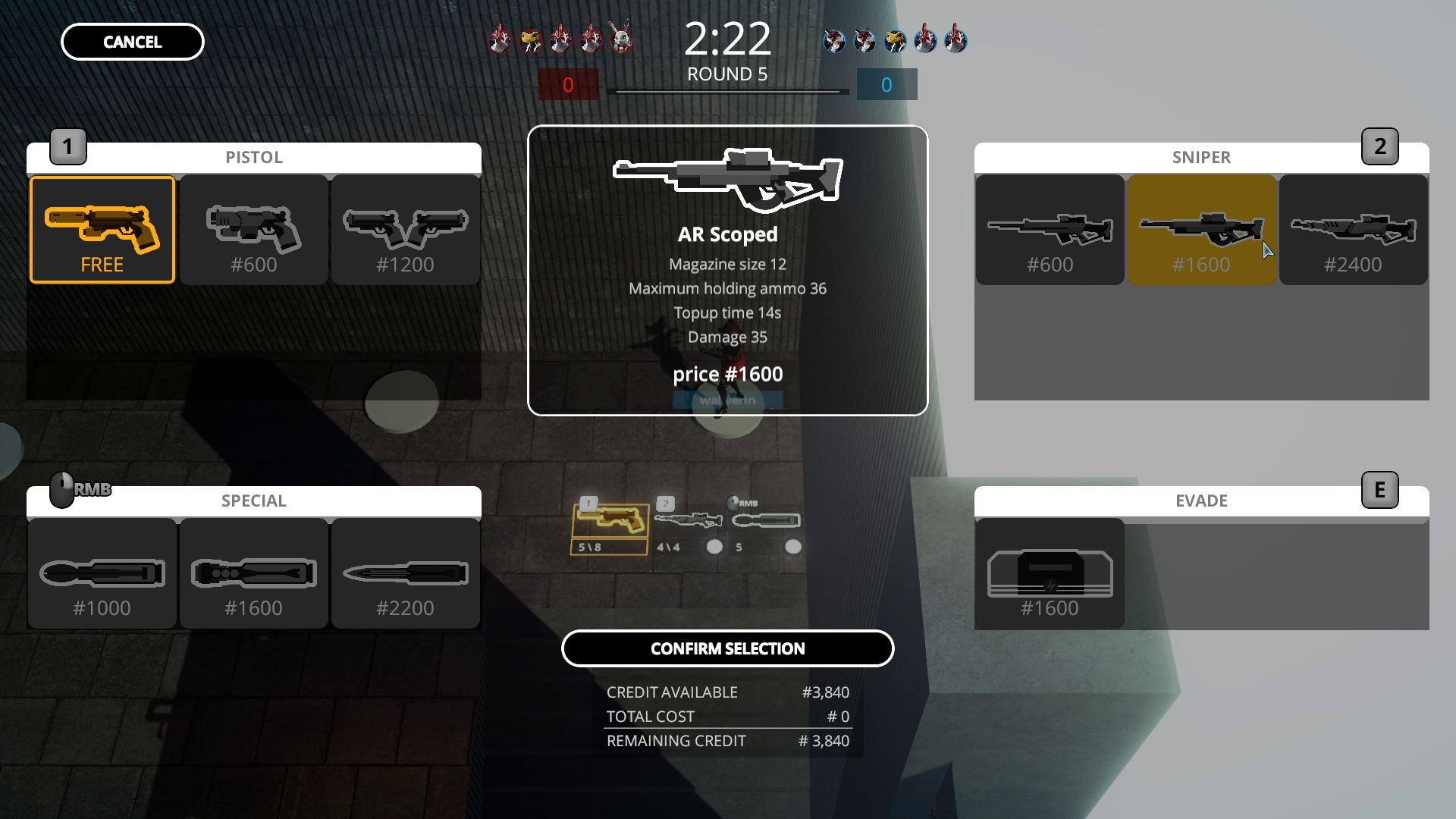Screen dimensions: 1456x819
Task: Toggle the RMB ammo indicator circle
Action: click(x=795, y=546)
